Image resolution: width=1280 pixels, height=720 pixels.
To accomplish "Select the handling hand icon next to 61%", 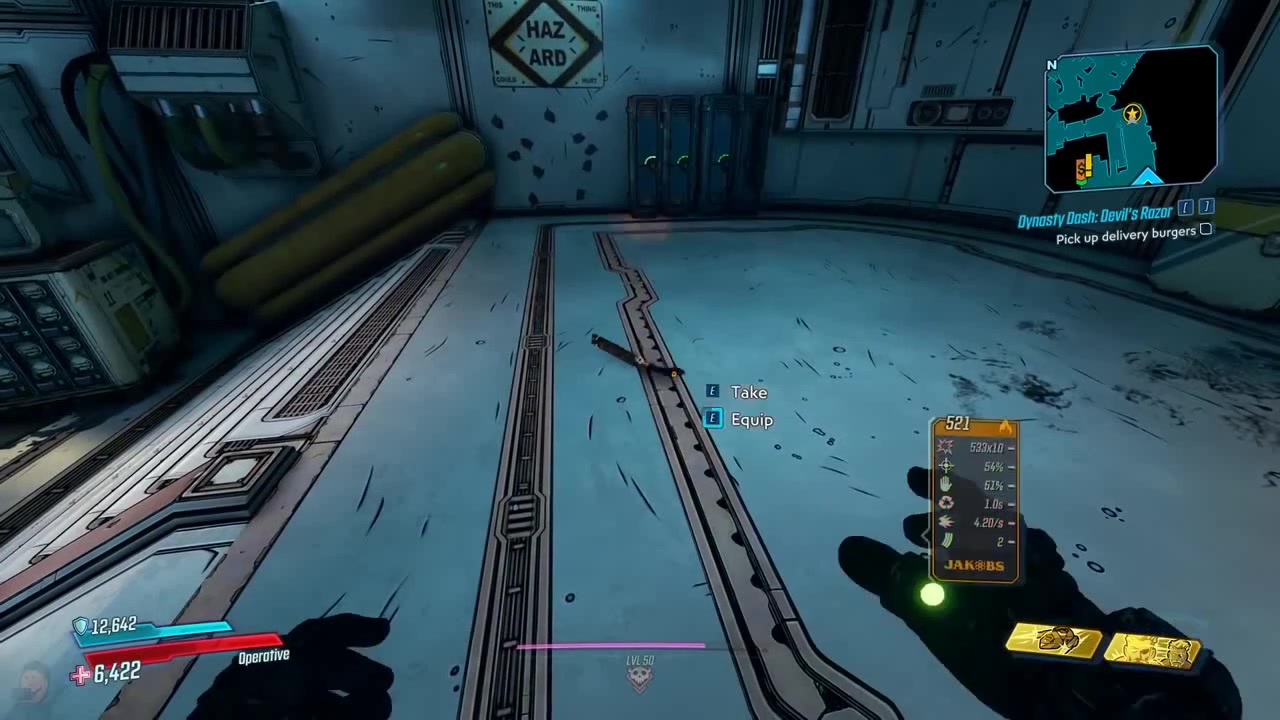I will coord(945,486).
